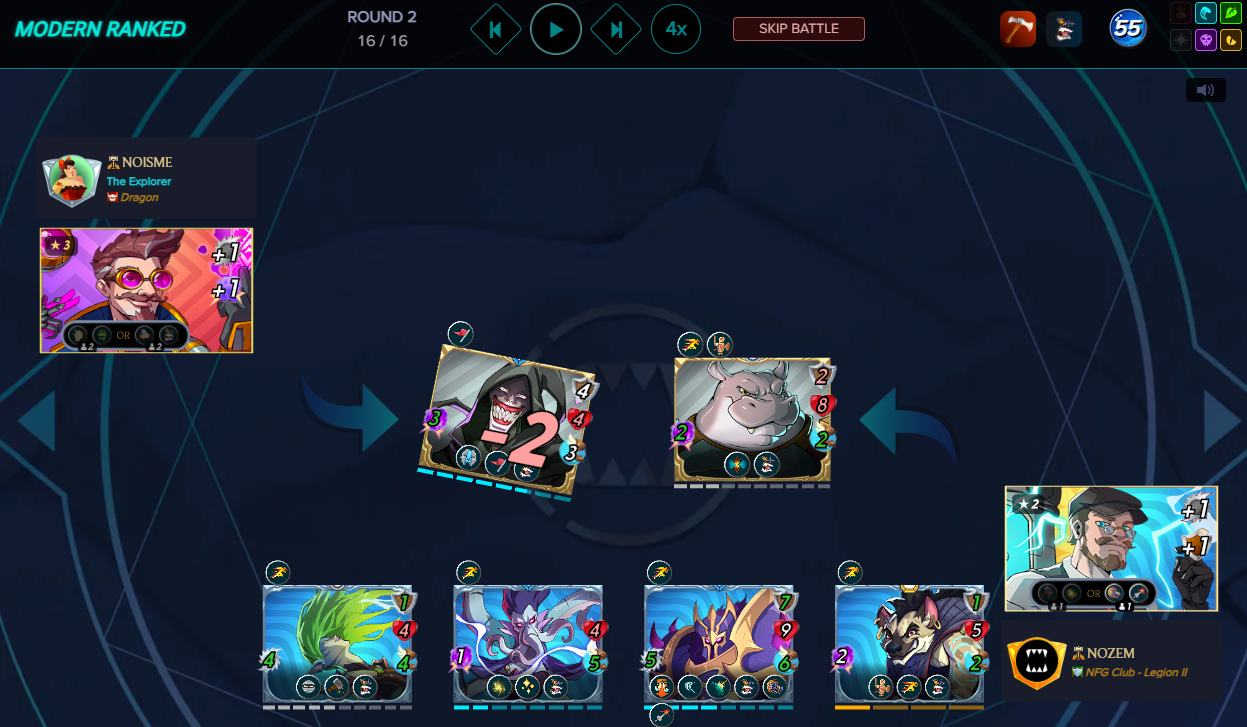Toggle the battle sound speaker
This screenshot has height=727, width=1247.
click(1205, 90)
